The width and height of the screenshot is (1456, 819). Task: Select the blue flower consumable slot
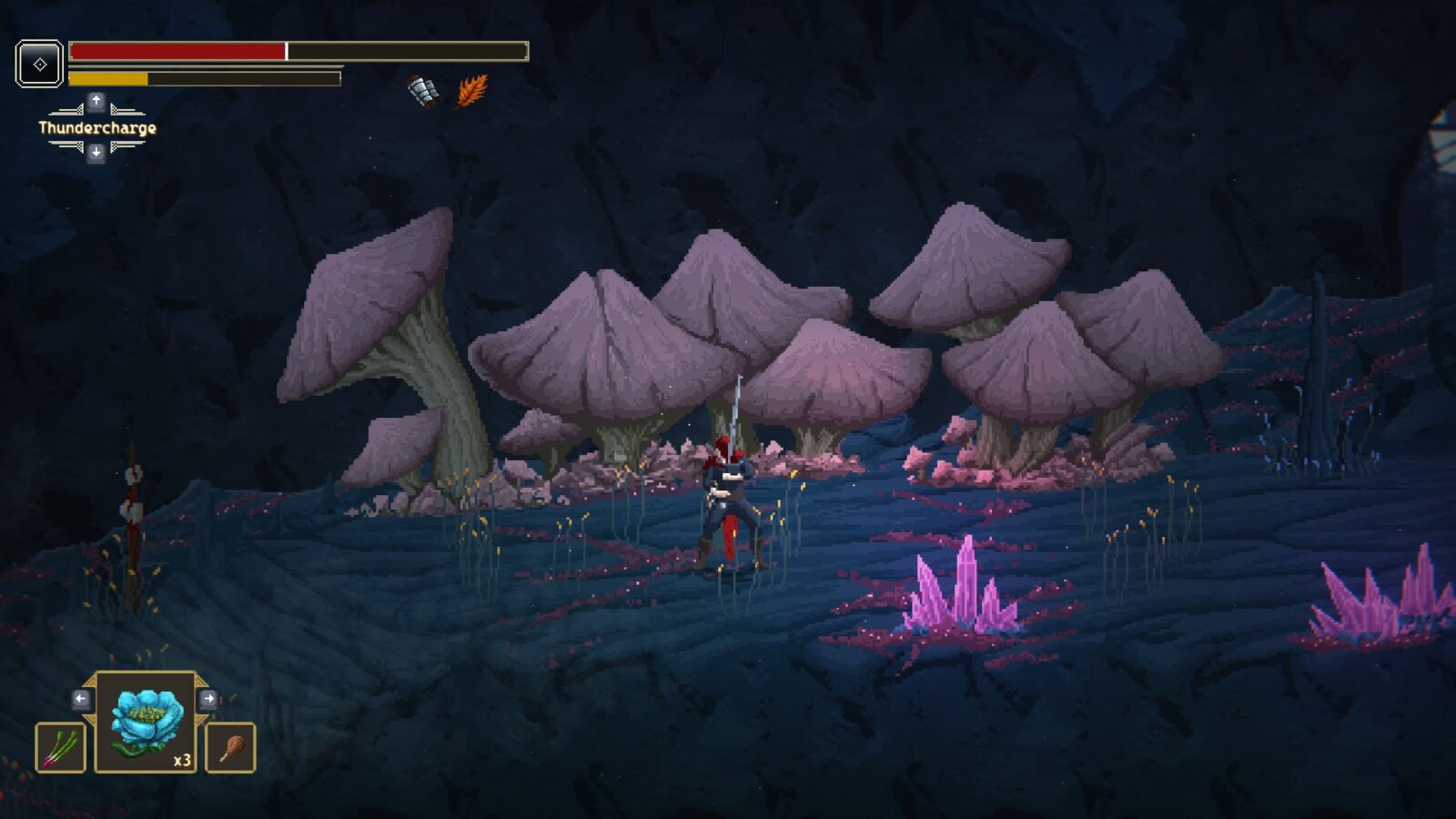click(146, 723)
